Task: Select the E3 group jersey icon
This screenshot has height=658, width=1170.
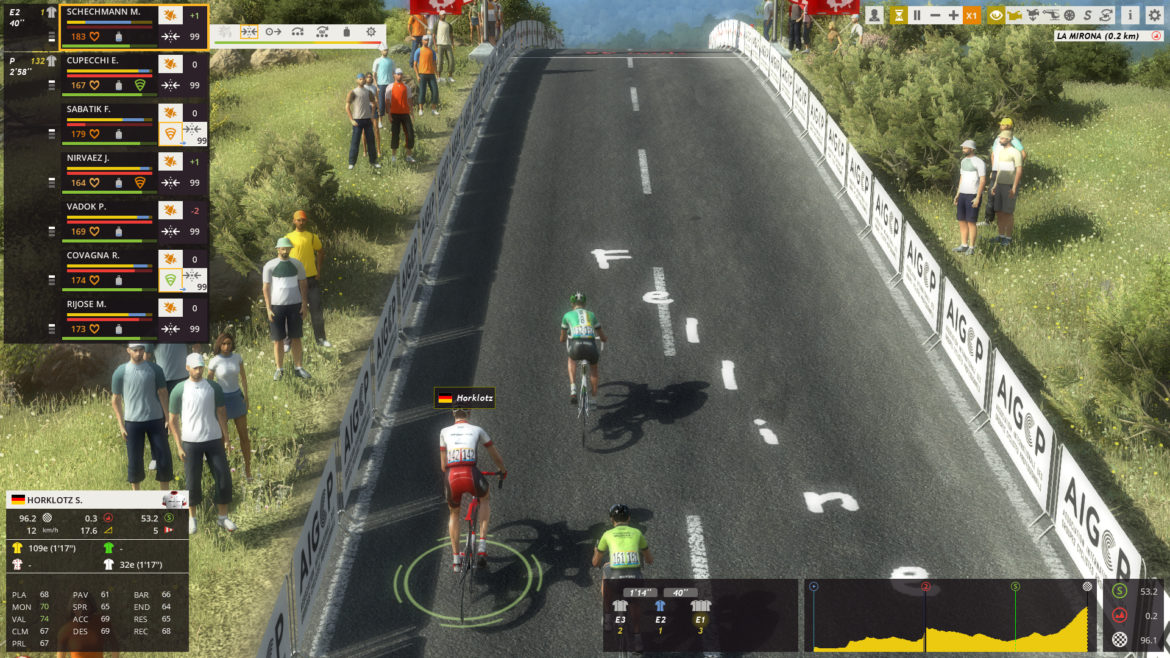Action: 620,606
